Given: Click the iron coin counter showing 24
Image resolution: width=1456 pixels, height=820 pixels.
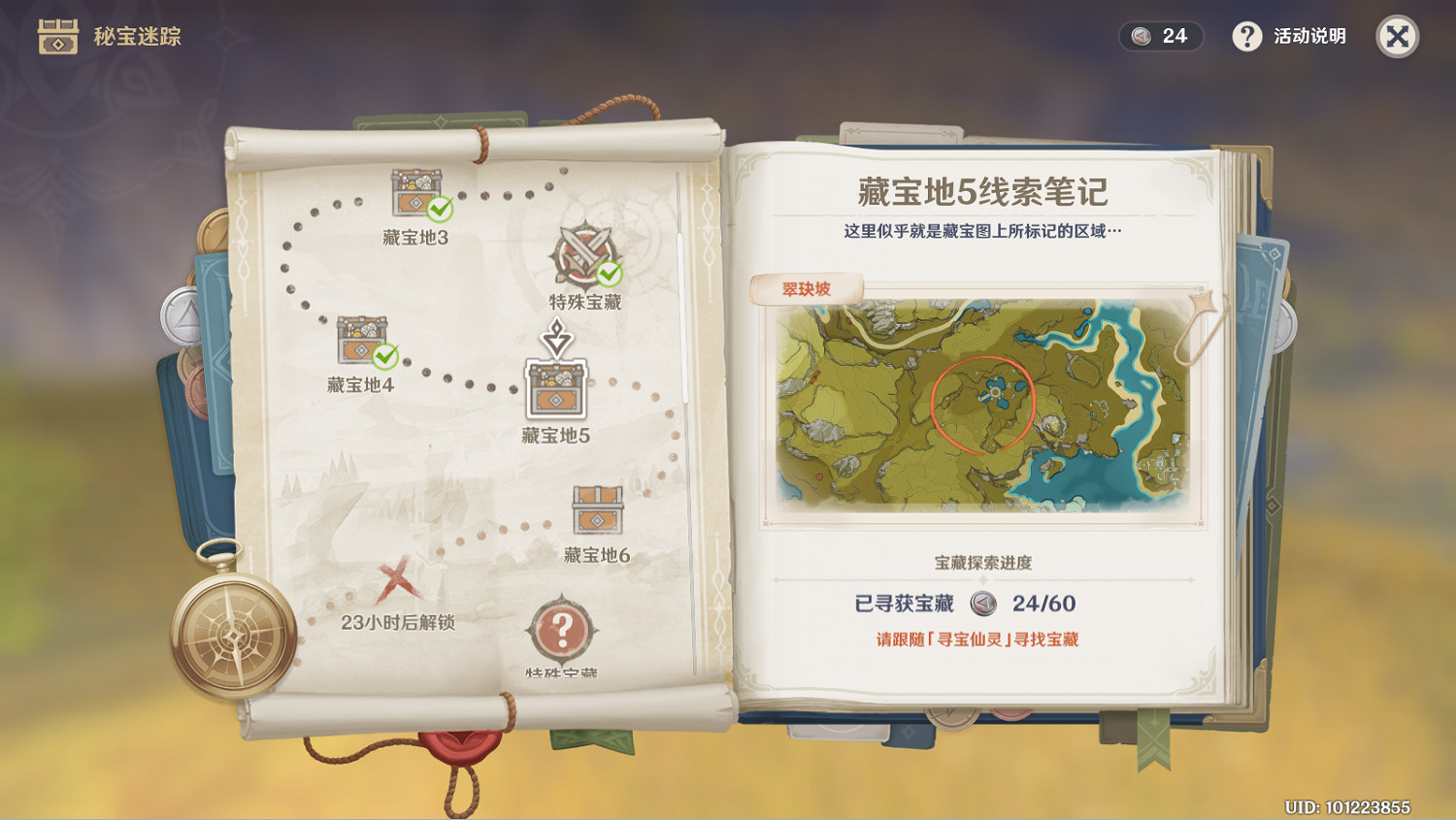Looking at the screenshot, I should (1160, 36).
